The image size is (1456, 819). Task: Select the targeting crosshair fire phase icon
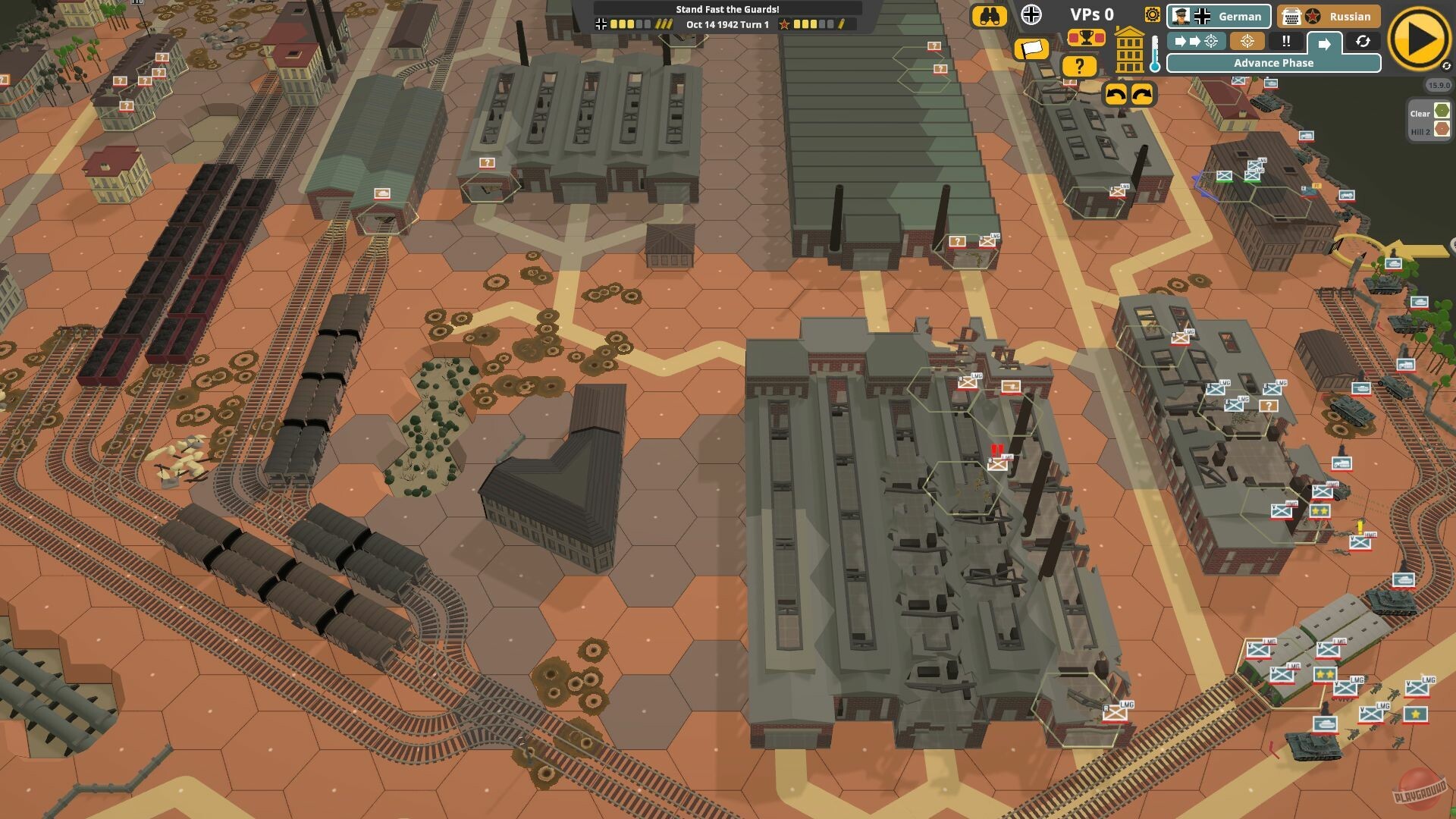[x=1247, y=42]
